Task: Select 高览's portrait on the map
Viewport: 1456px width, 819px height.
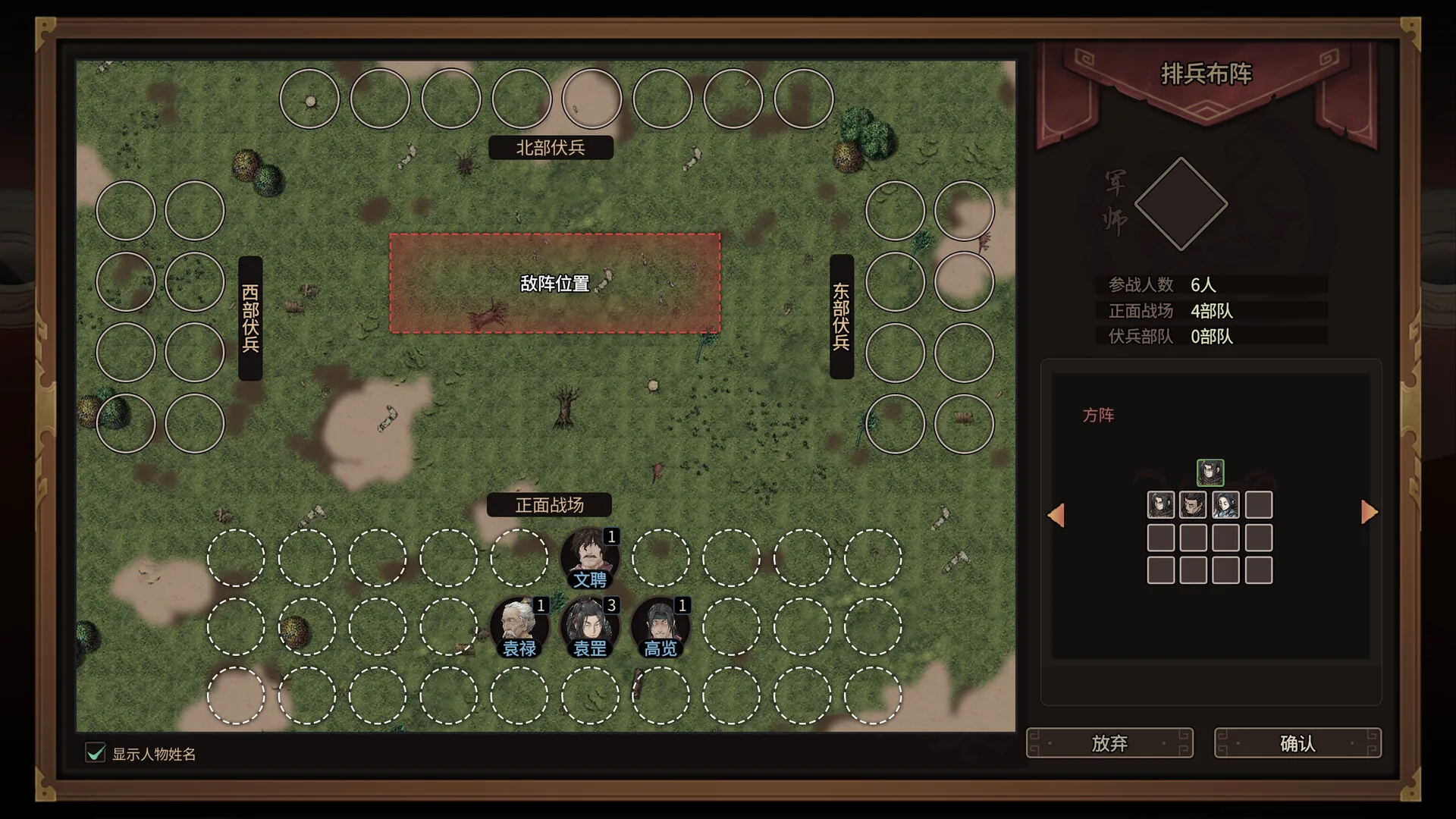Action: coord(661,627)
